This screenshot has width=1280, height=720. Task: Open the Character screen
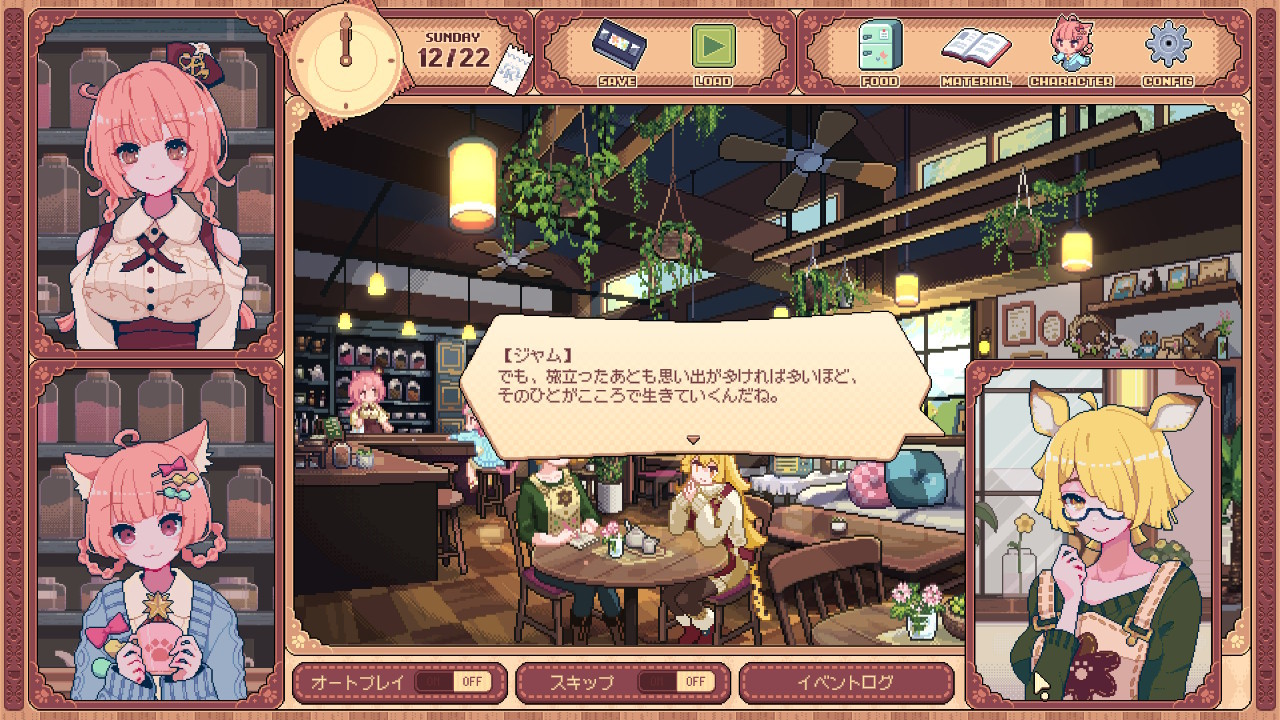coord(1070,50)
